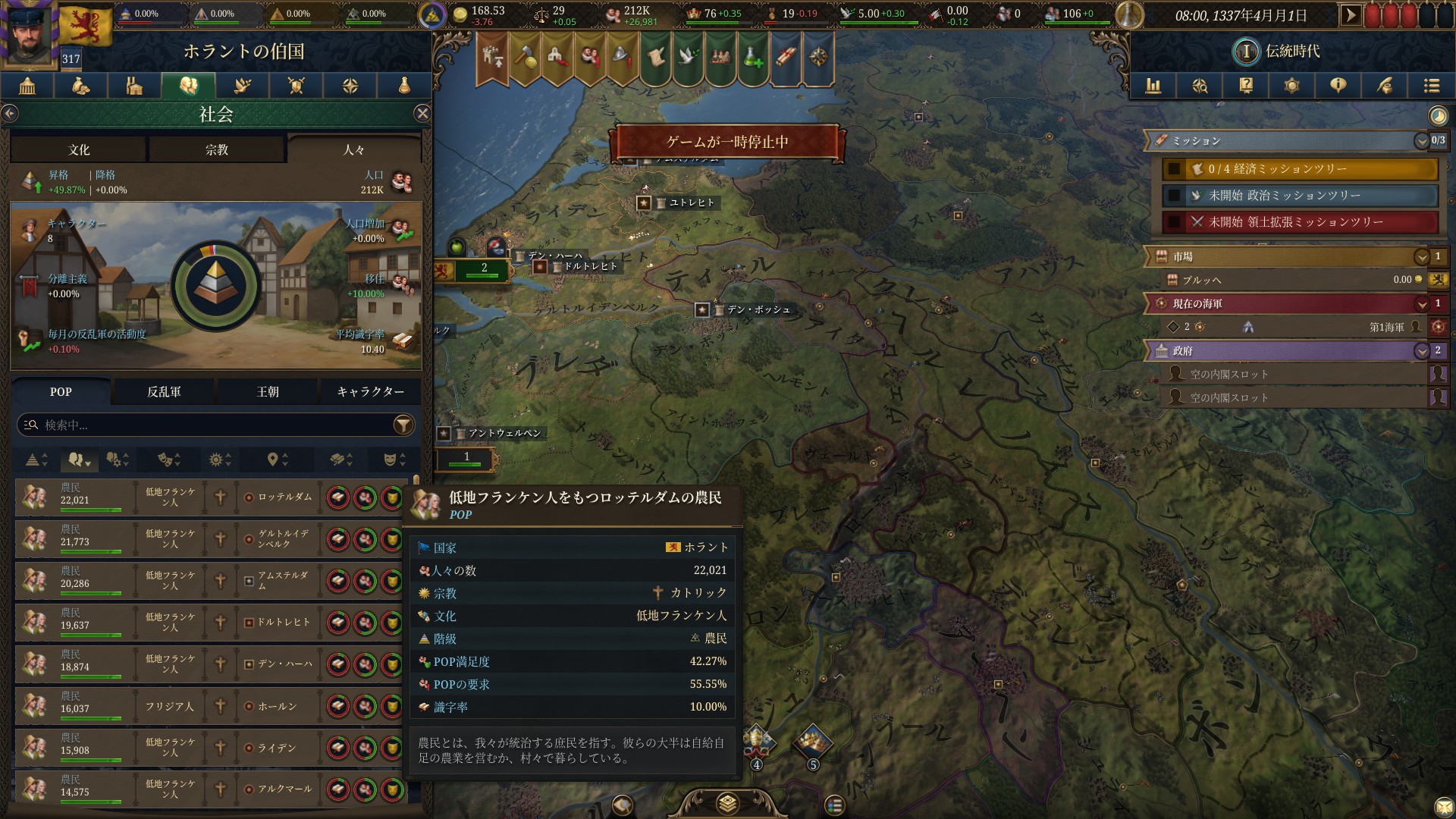Open the ledger bar-chart icon on the right toolbar
The image size is (1456, 819).
click(1154, 86)
